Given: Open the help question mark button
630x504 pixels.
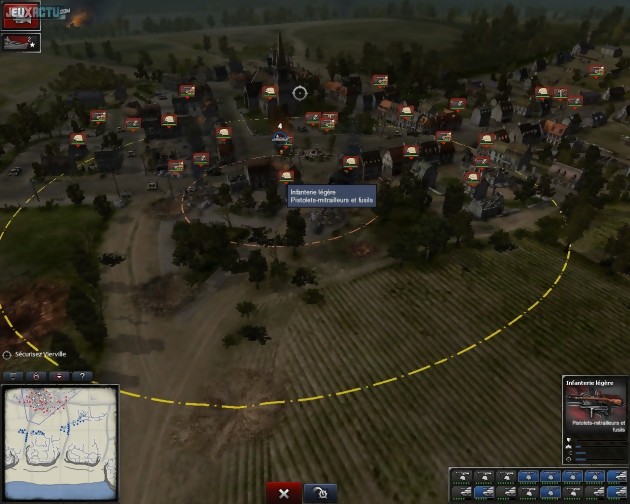Looking at the screenshot, I should click(81, 376).
